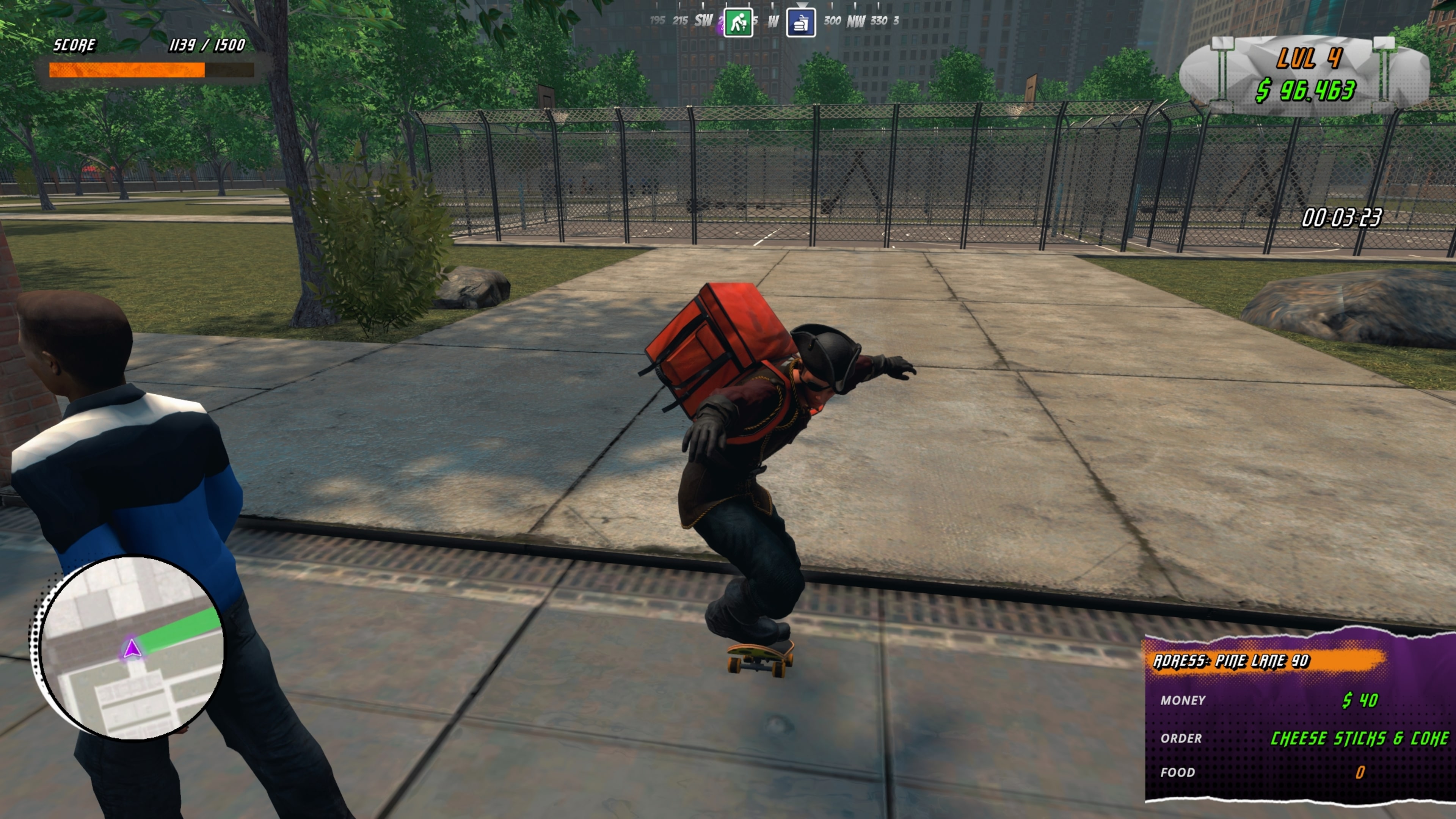
Task: Select the Food row in order panel
Action: pos(1178,773)
